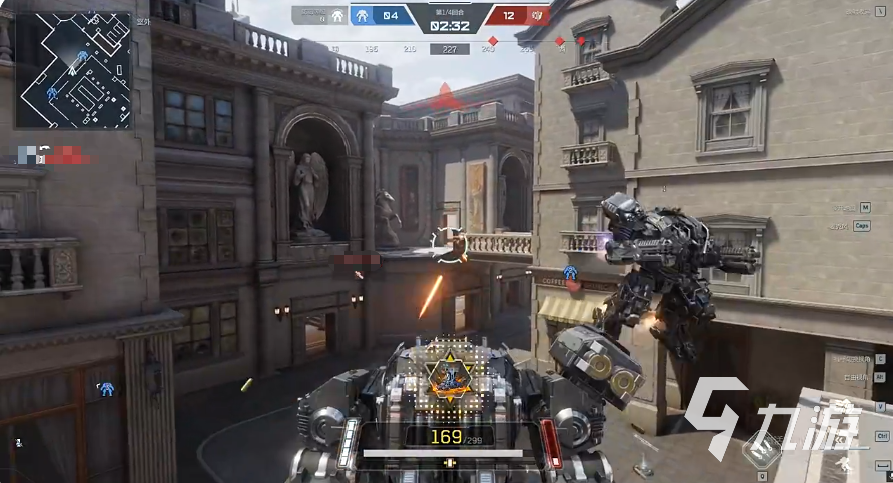Click the gray mech icon beside scoreboard
Image resolution: width=893 pixels, height=483 pixels.
tap(337, 15)
